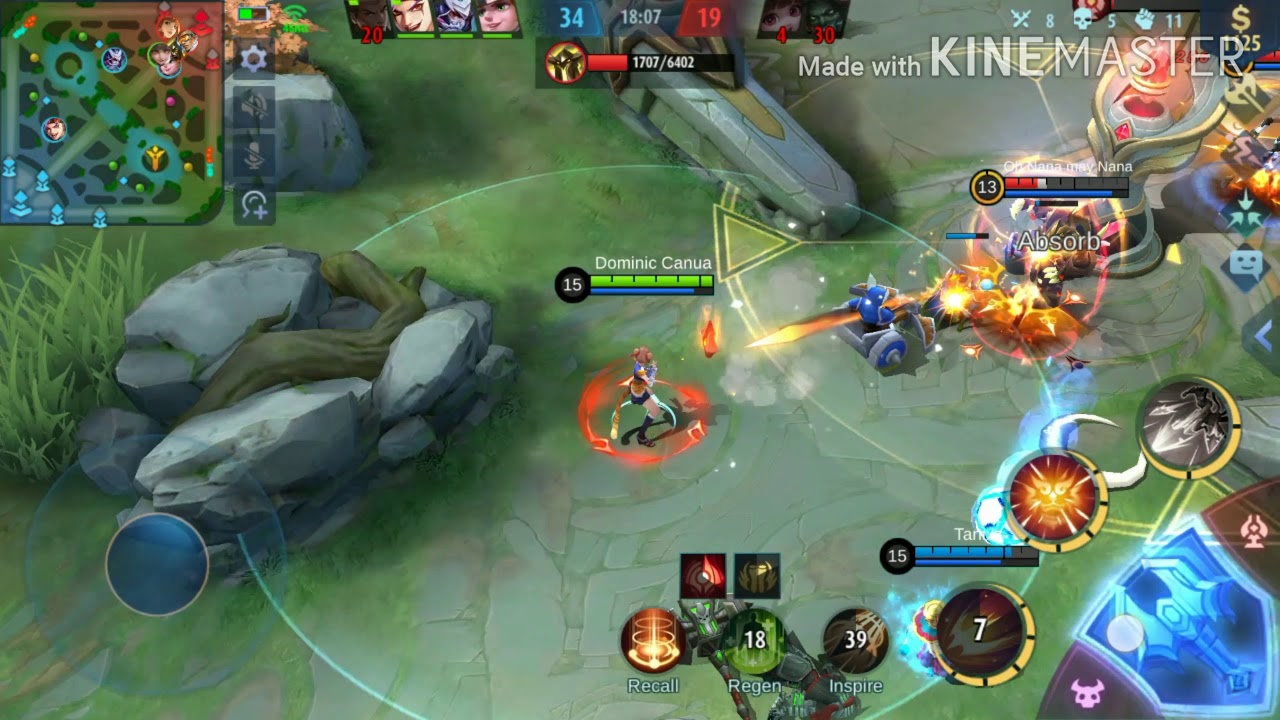1280x720 pixels.
Task: Toggle the muted microphone icon
Action: [254, 156]
